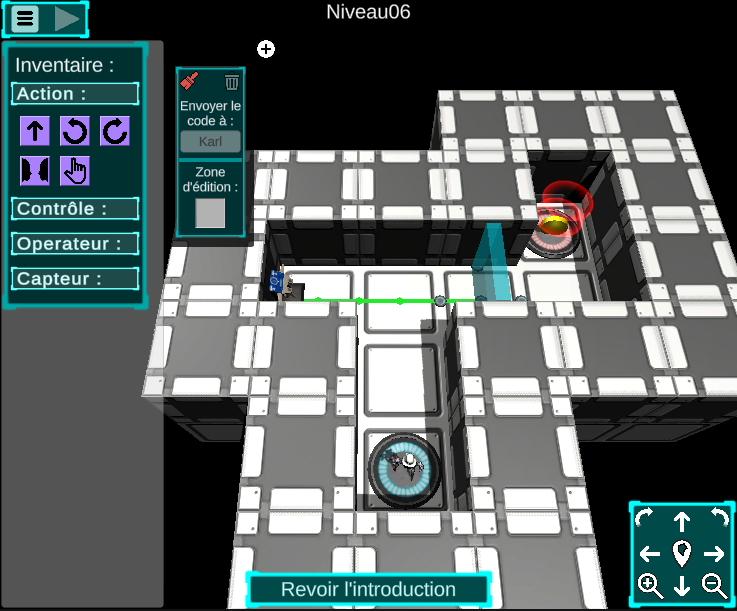The width and height of the screenshot is (737, 611).
Task: Zoom in the camera with magnifier plus
Action: (650, 585)
